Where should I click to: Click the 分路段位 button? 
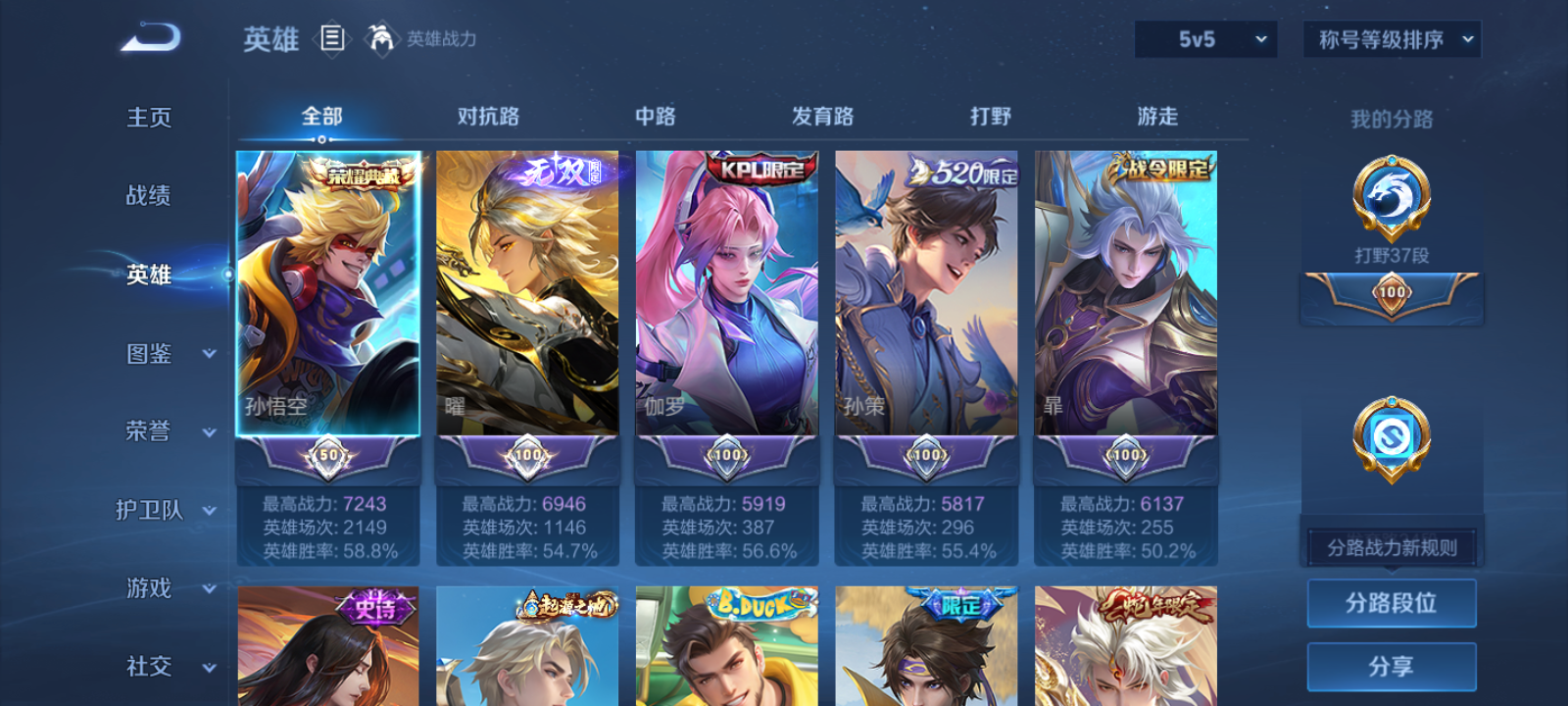[1392, 602]
